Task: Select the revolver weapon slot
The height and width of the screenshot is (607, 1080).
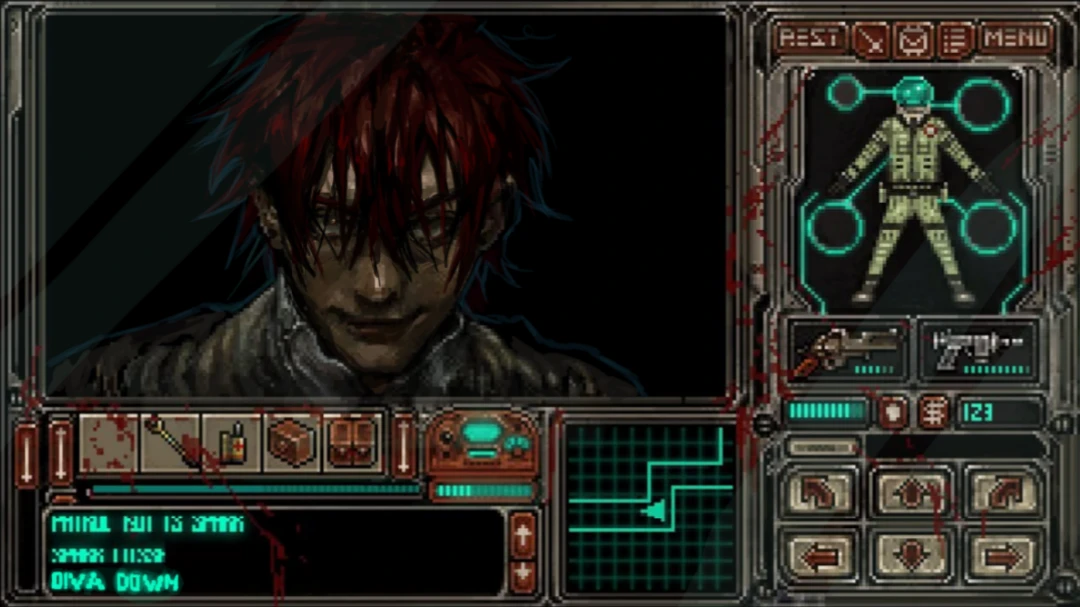Action: (x=849, y=350)
